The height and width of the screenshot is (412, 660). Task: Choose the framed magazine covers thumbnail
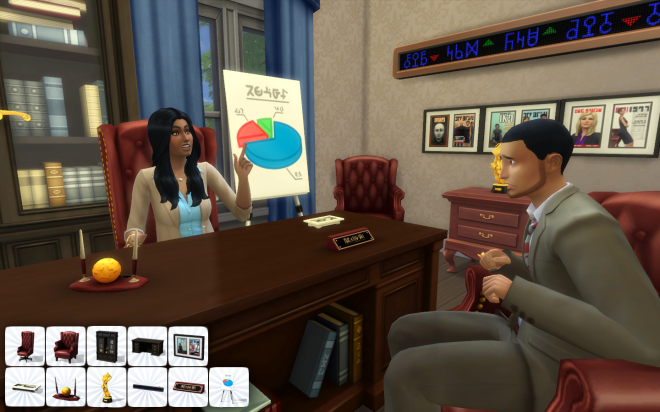[188, 345]
